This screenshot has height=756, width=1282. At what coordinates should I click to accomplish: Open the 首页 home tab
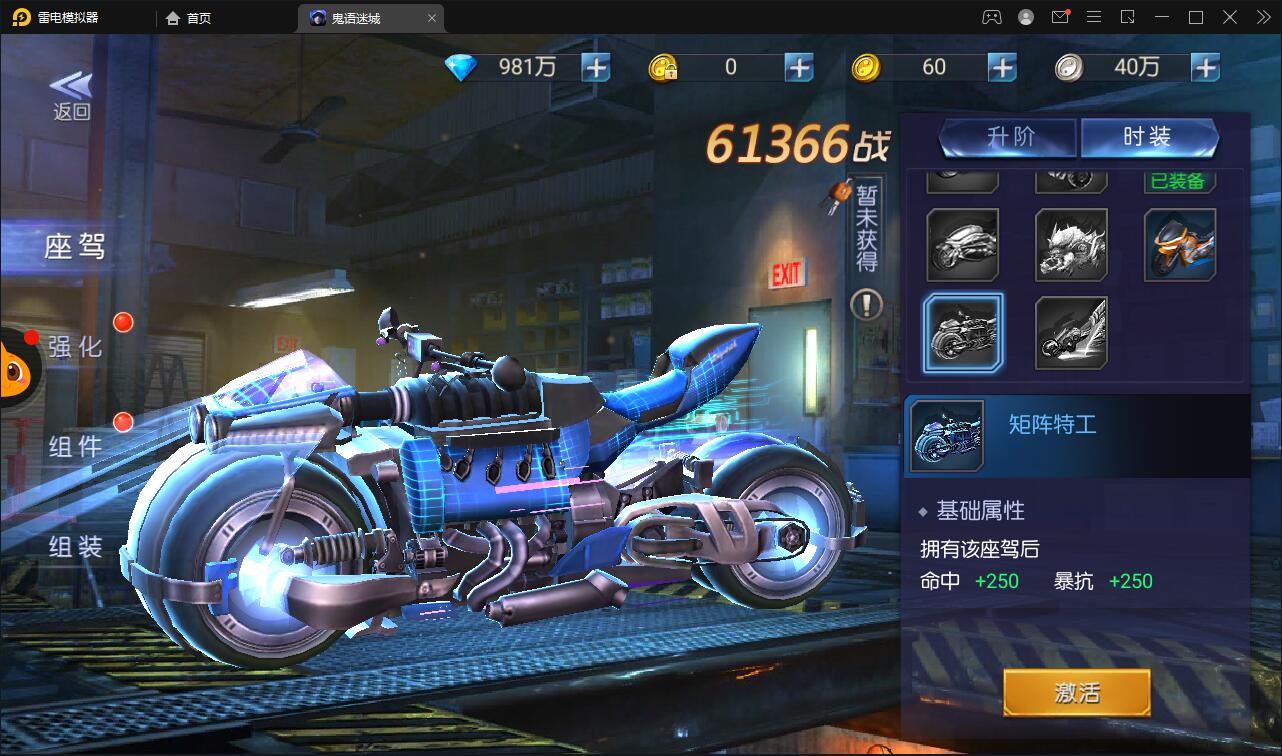tap(189, 18)
